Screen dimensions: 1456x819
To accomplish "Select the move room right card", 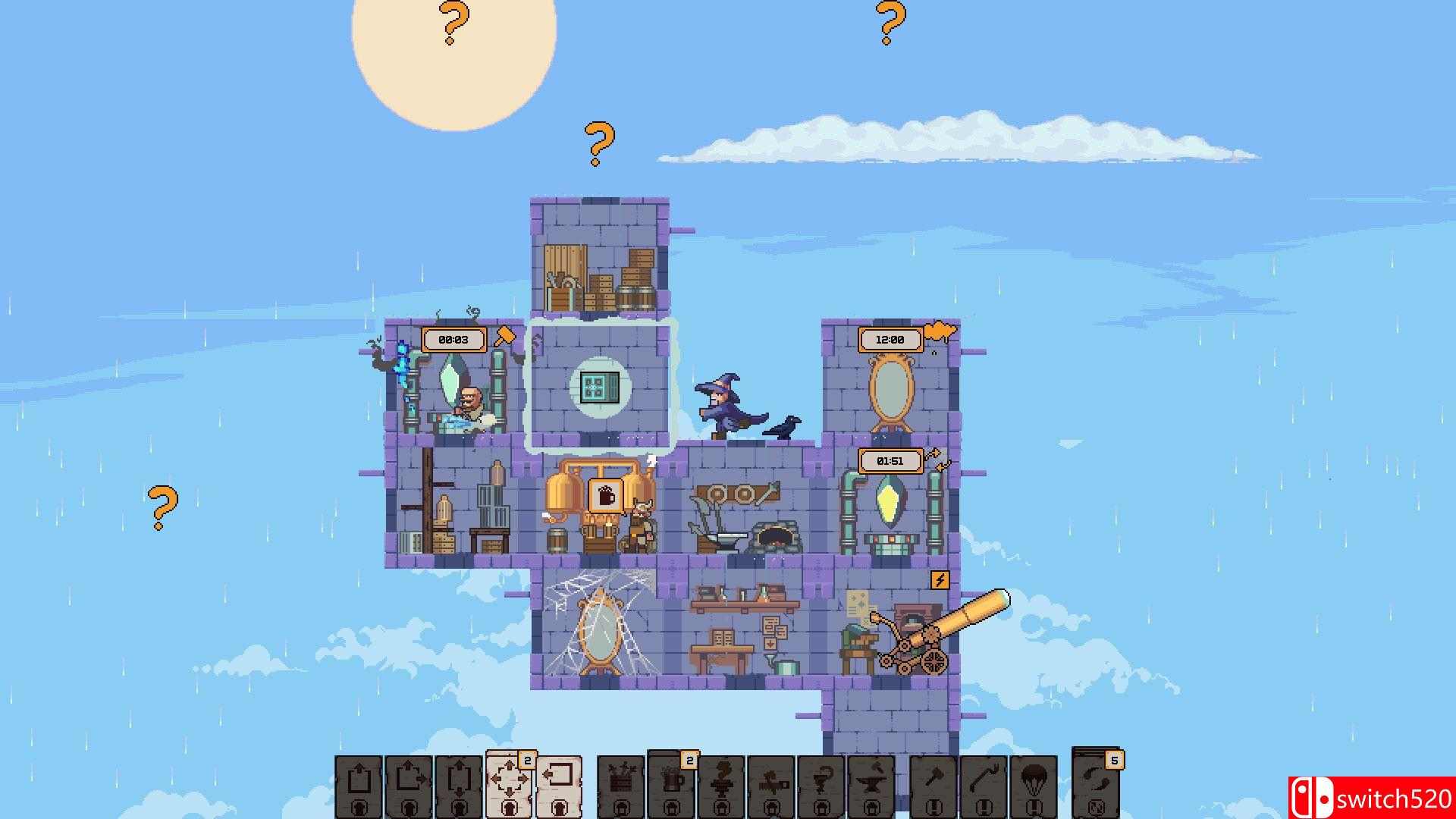I will [409, 785].
